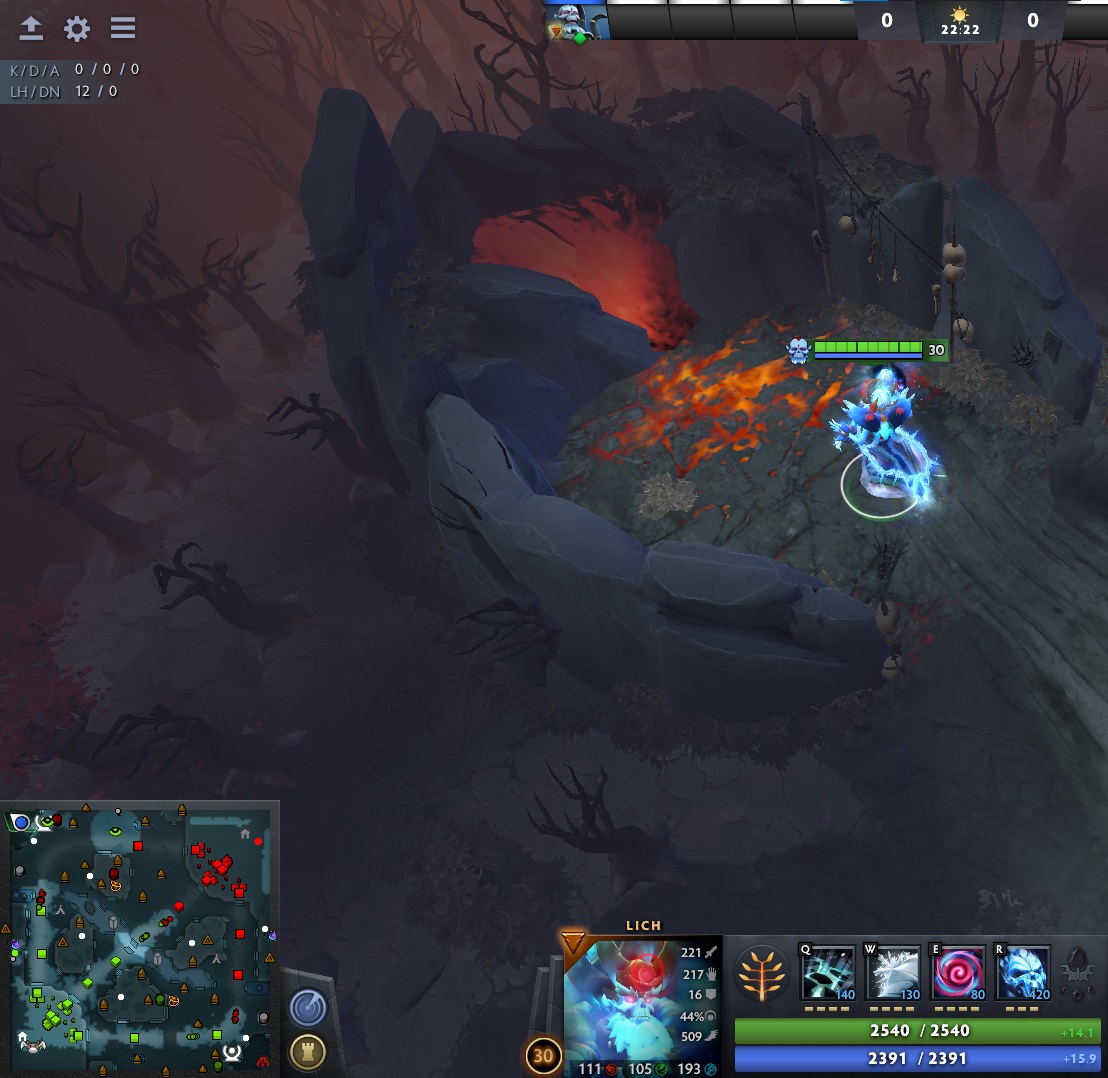Click the day-night clock at top

point(959,22)
